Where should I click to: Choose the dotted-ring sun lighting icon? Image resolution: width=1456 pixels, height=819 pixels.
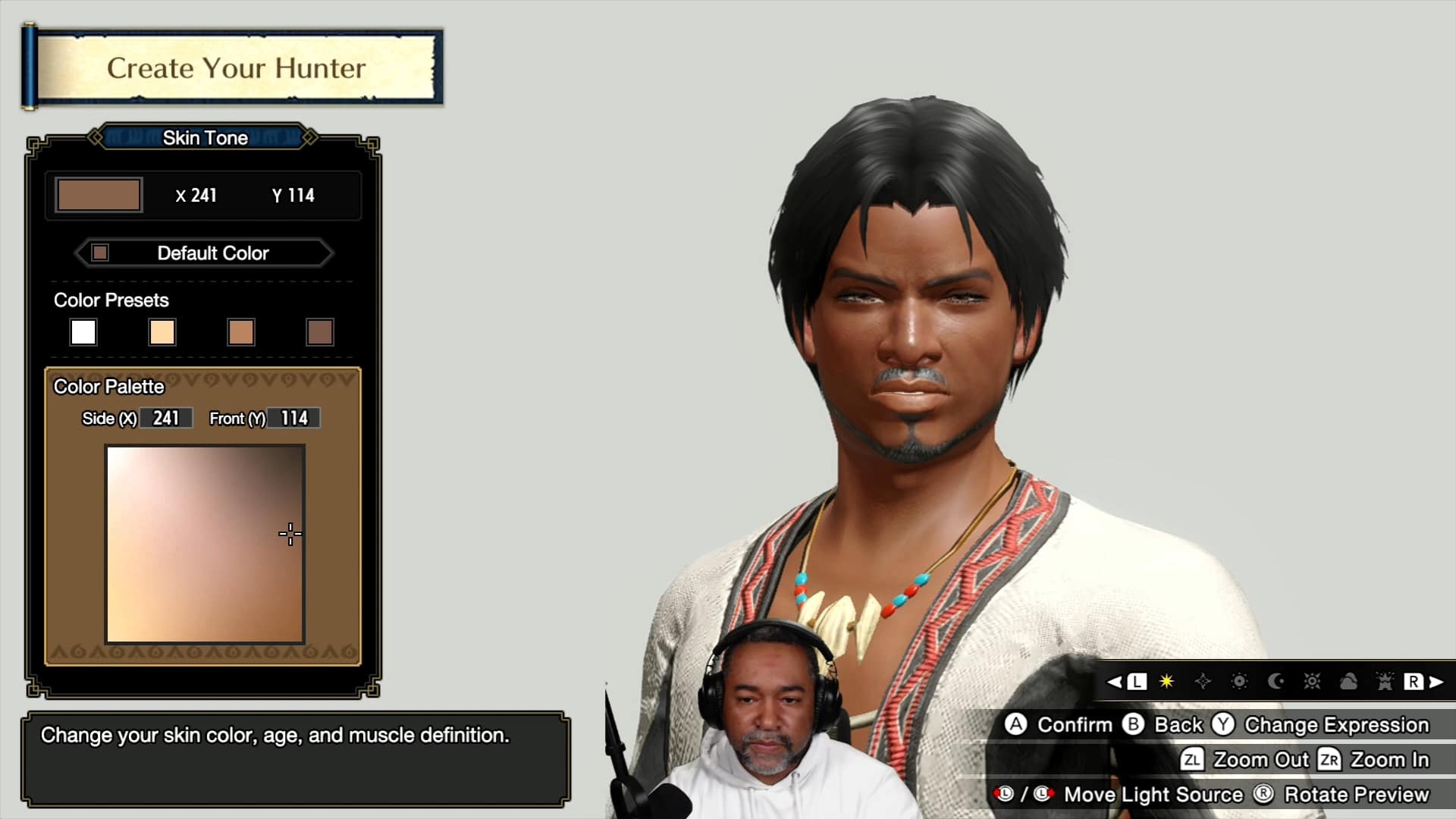point(1239,682)
